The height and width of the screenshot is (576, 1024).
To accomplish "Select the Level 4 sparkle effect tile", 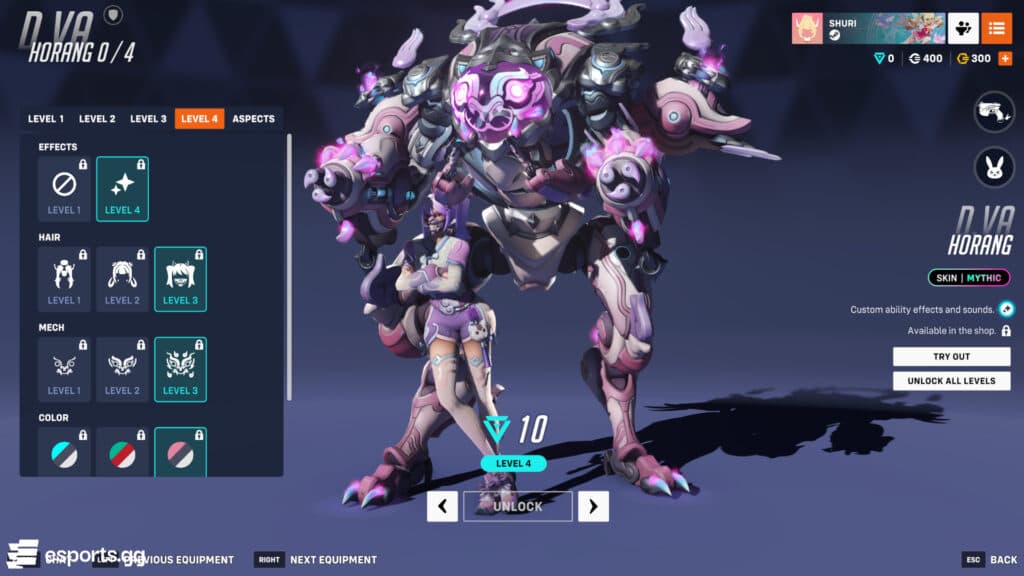I will tap(122, 189).
